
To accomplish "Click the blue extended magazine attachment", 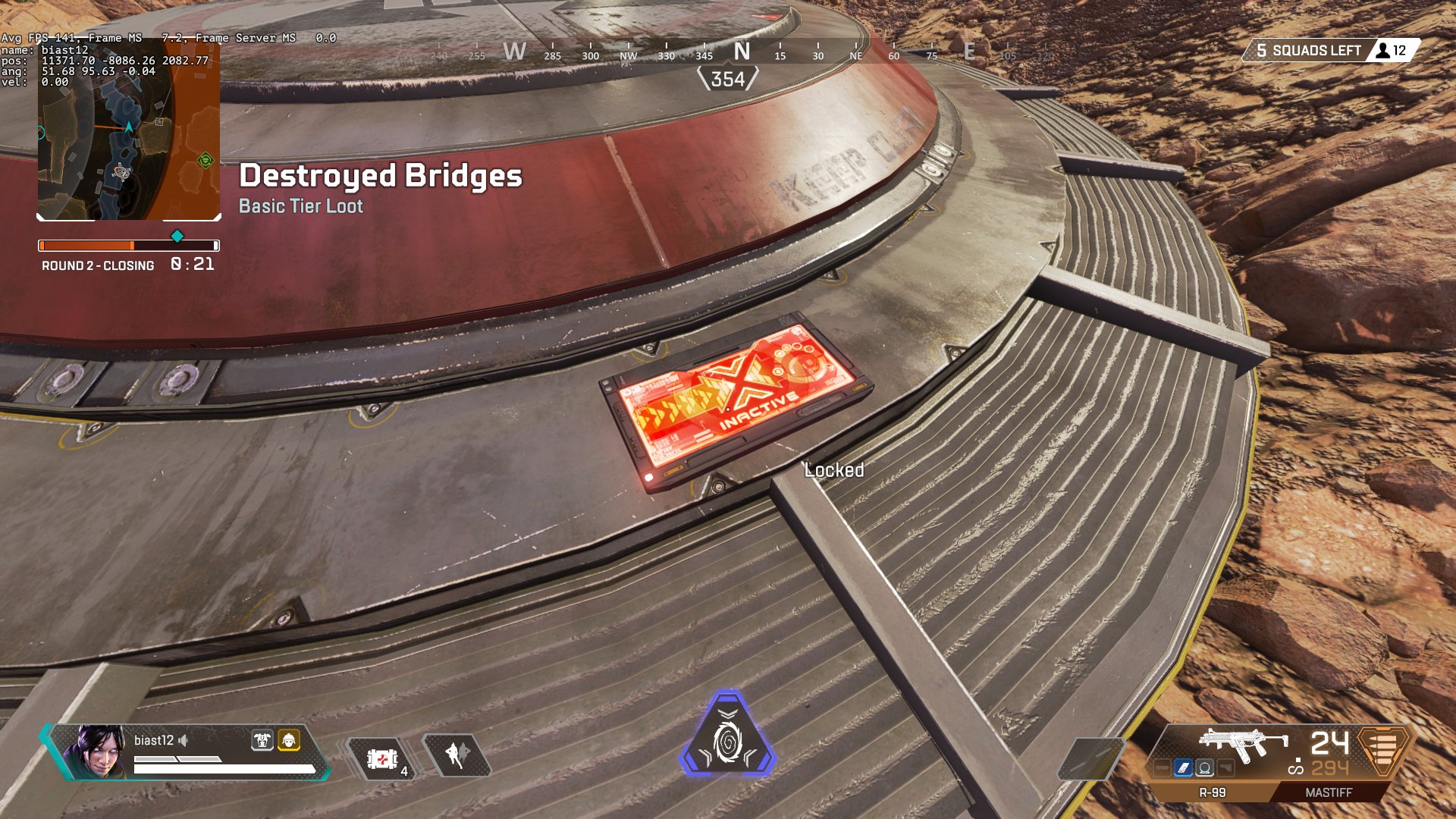I will coord(1183,768).
